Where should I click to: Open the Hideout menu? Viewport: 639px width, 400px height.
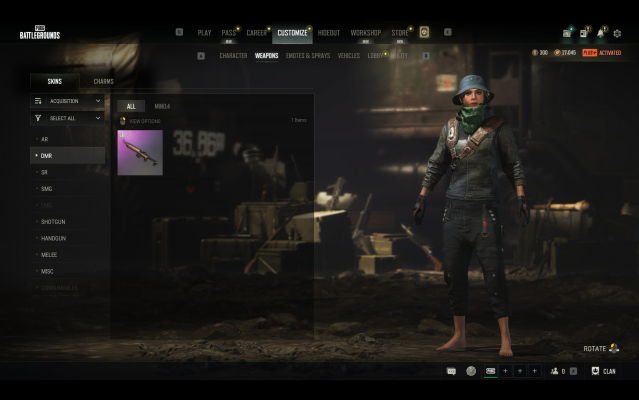328,33
